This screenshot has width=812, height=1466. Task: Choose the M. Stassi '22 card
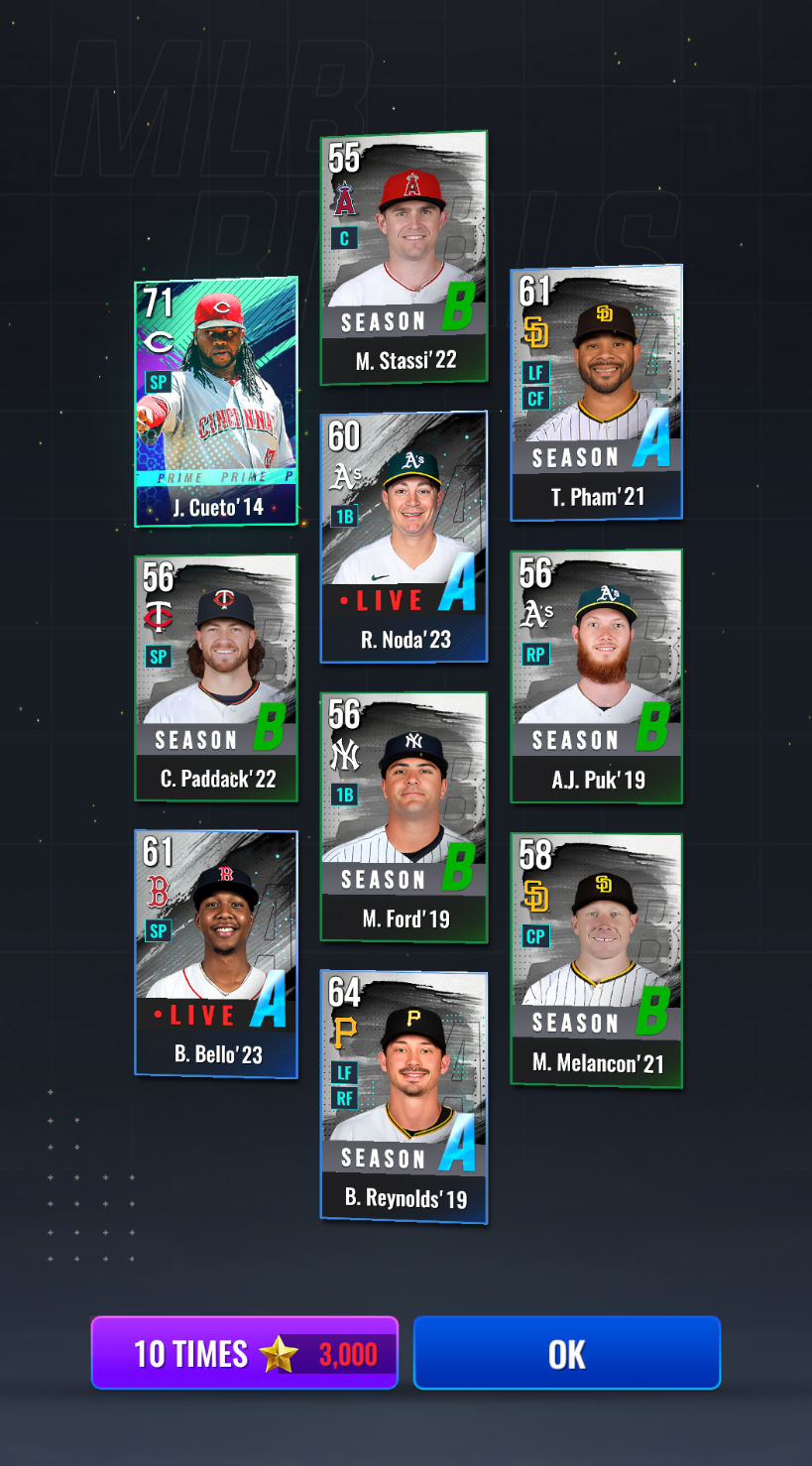point(404,258)
